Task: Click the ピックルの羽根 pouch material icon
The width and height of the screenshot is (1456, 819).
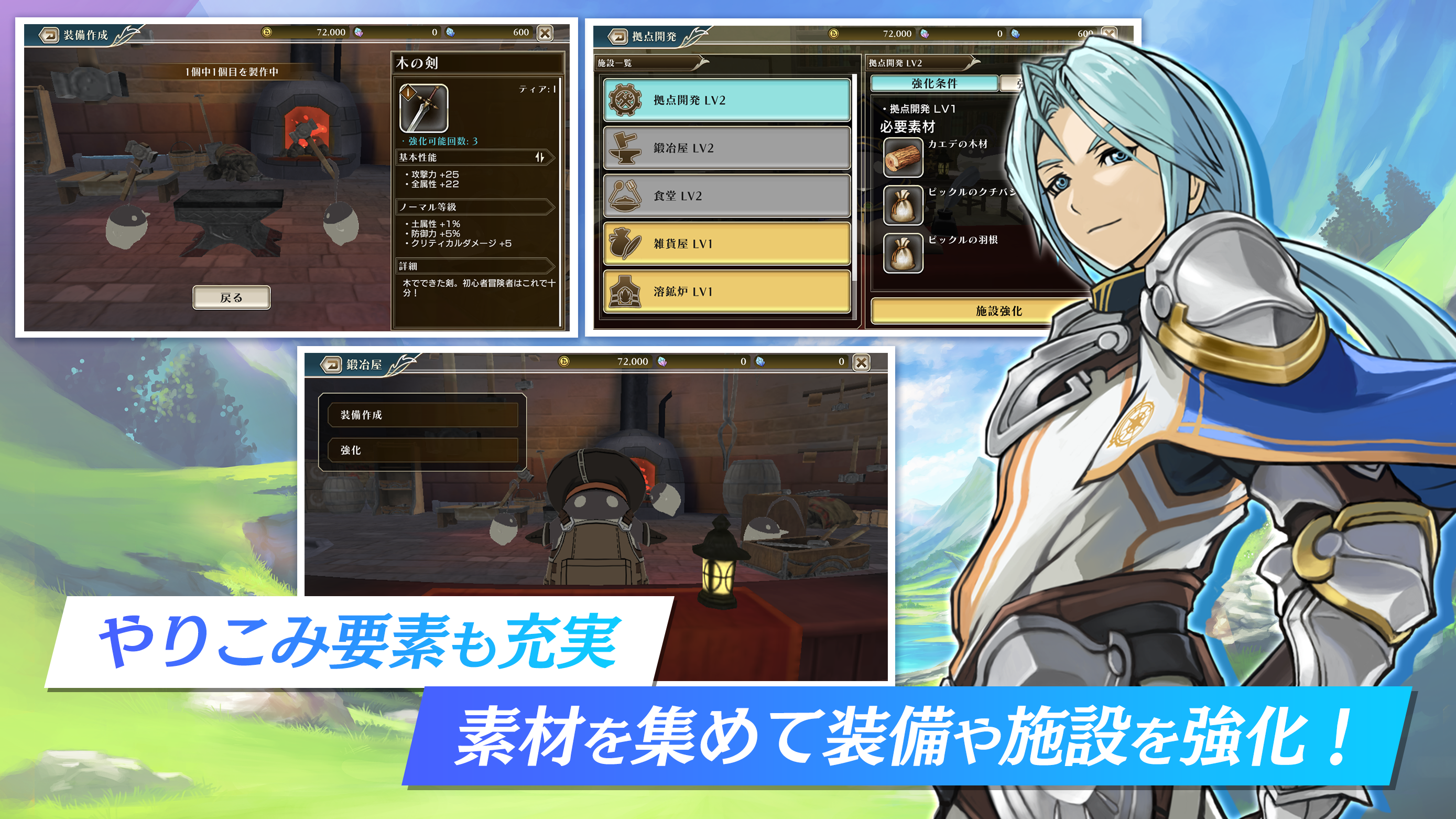Action: tap(903, 253)
